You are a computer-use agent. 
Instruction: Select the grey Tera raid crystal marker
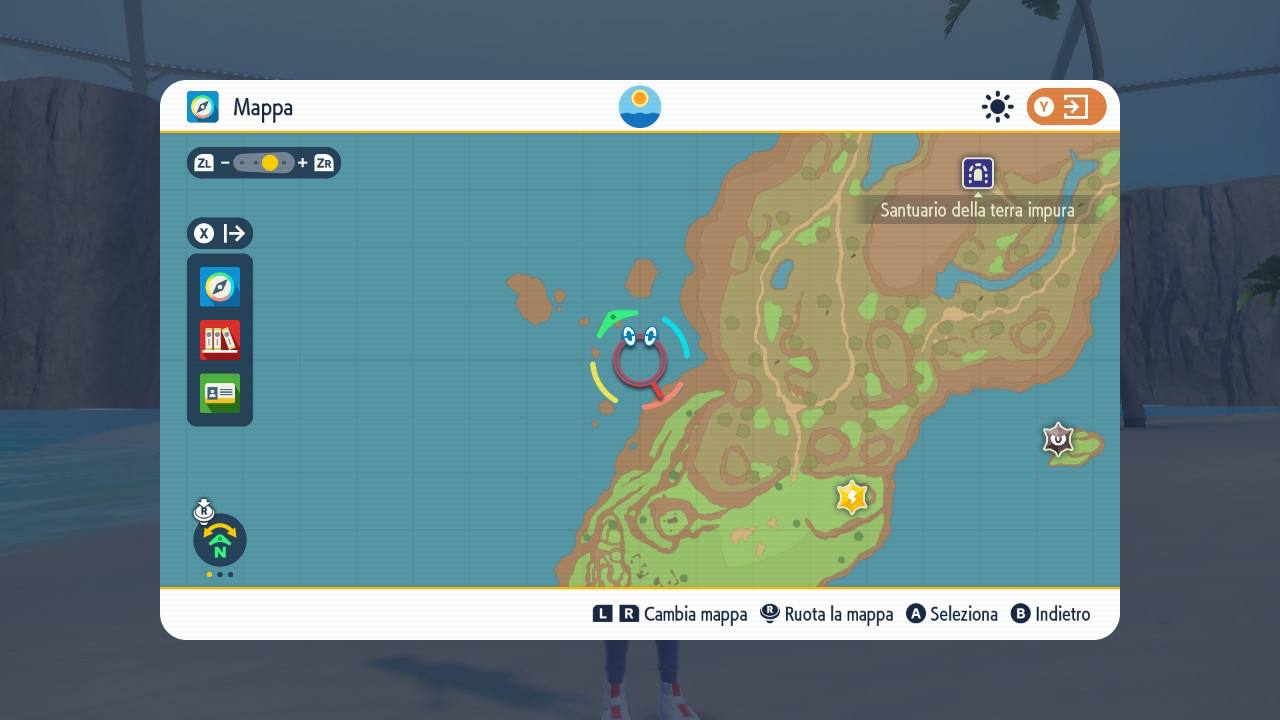point(1058,438)
